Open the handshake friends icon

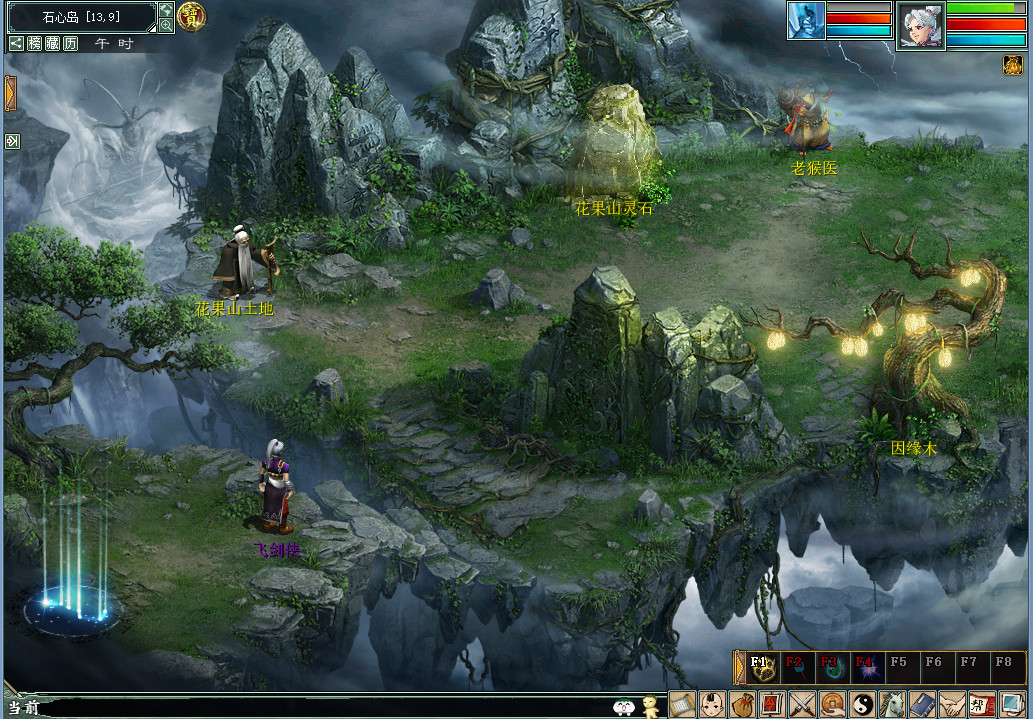[953, 704]
